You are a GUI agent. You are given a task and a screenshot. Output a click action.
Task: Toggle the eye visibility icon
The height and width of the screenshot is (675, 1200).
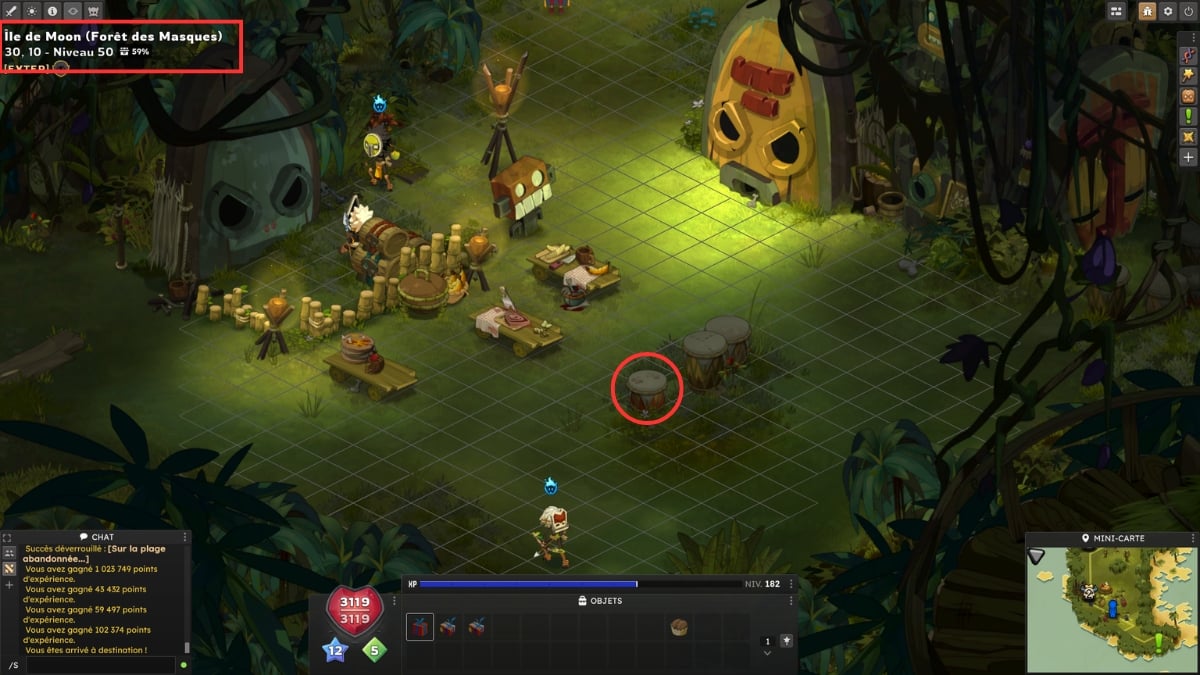point(73,10)
